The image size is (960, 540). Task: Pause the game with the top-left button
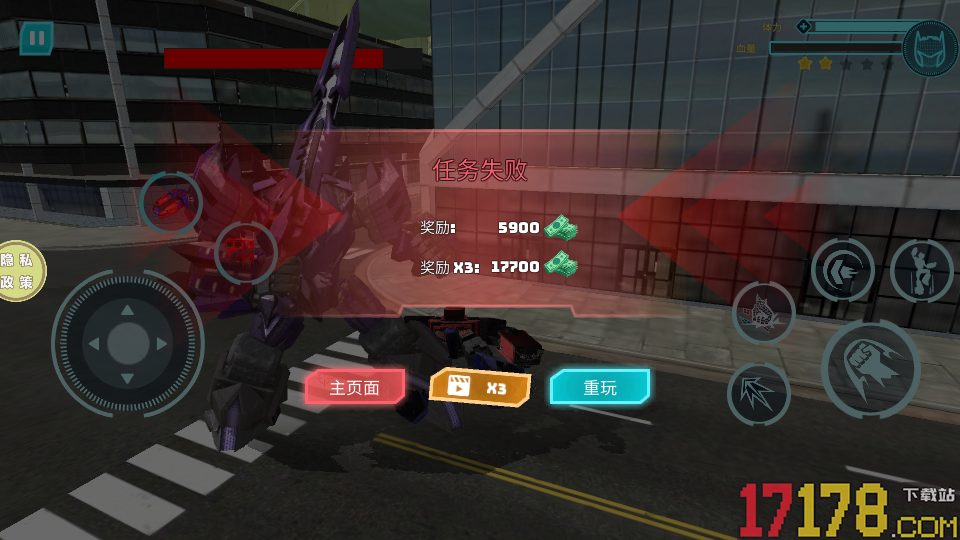[37, 39]
